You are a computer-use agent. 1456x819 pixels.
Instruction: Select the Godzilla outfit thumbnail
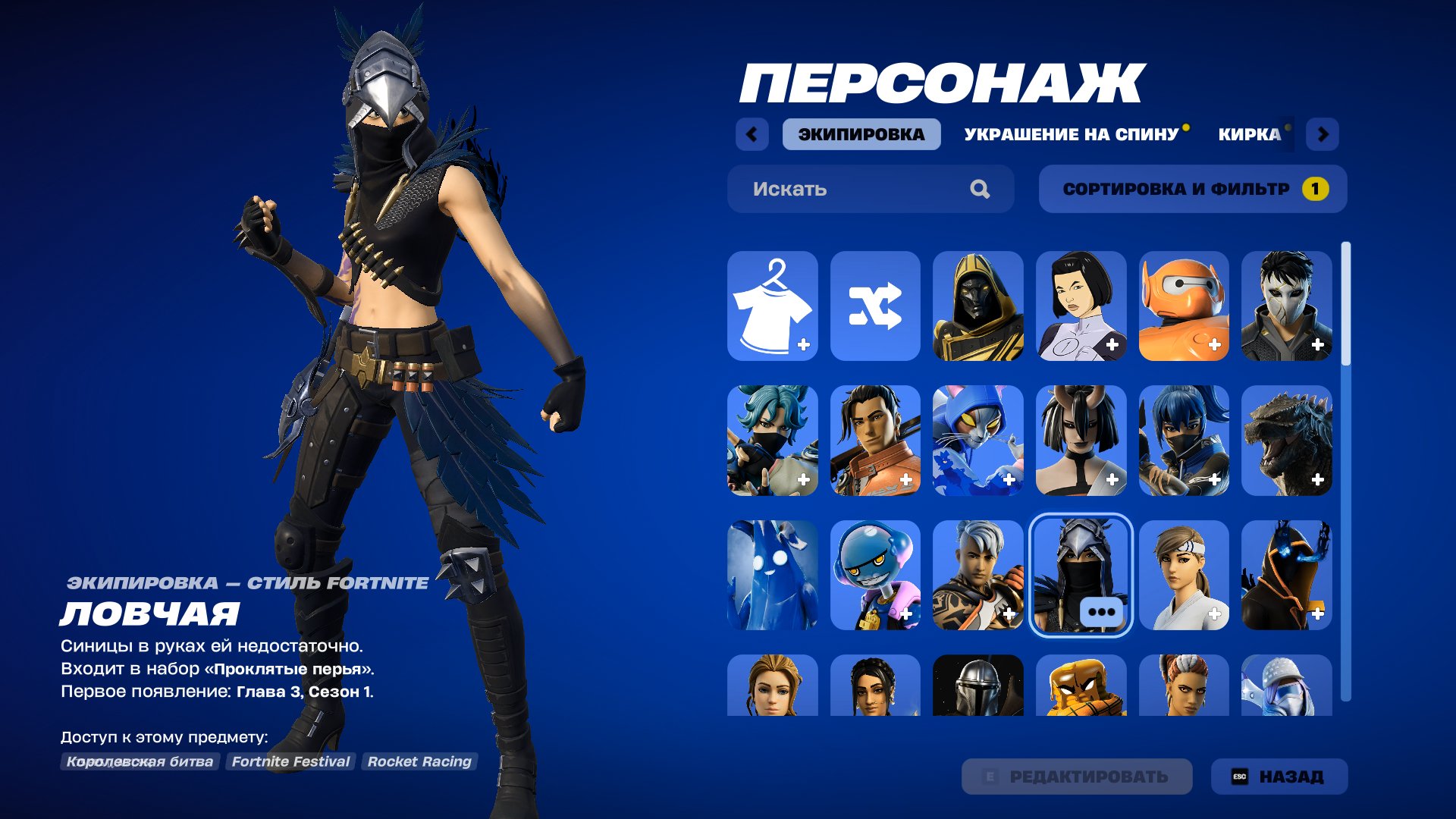pos(1287,440)
